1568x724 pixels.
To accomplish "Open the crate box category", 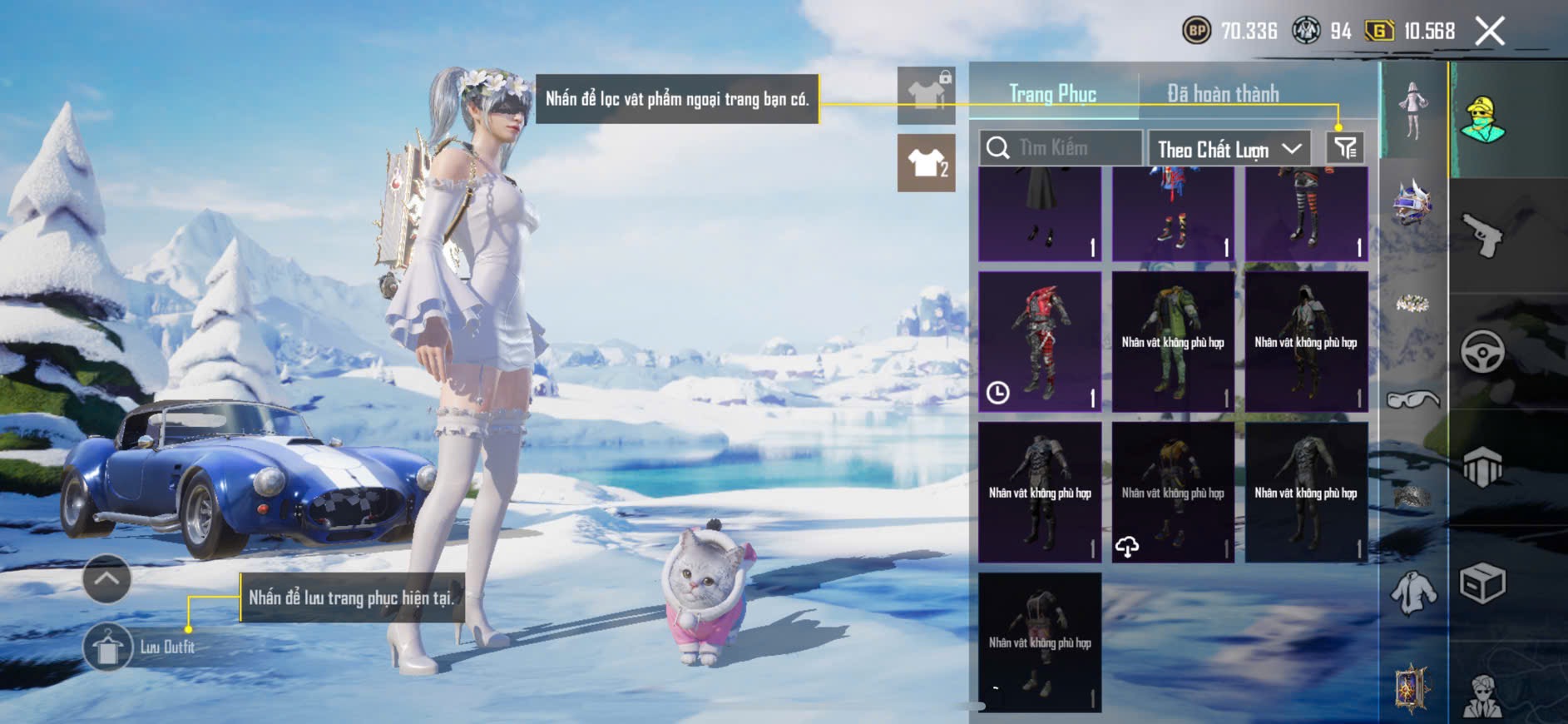I will click(x=1482, y=583).
